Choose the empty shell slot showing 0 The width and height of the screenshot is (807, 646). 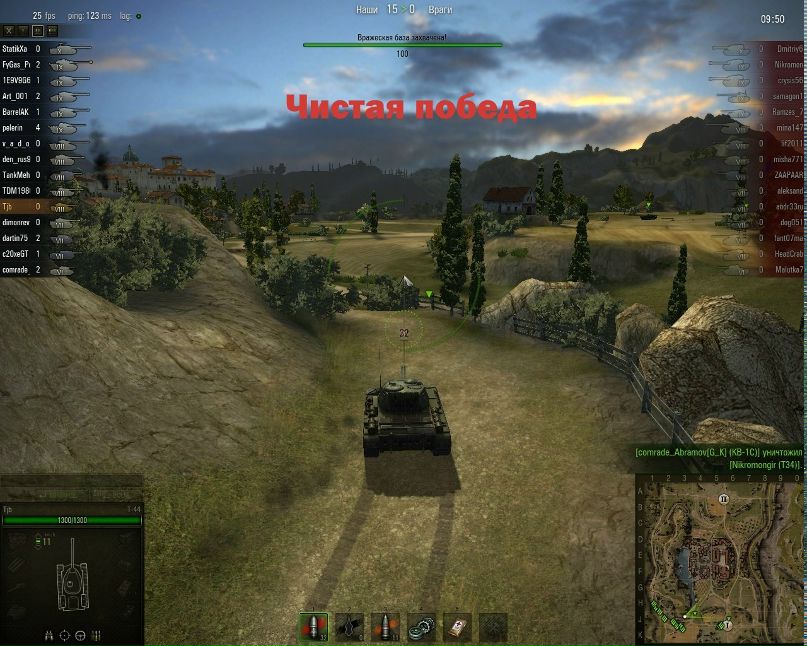349,627
